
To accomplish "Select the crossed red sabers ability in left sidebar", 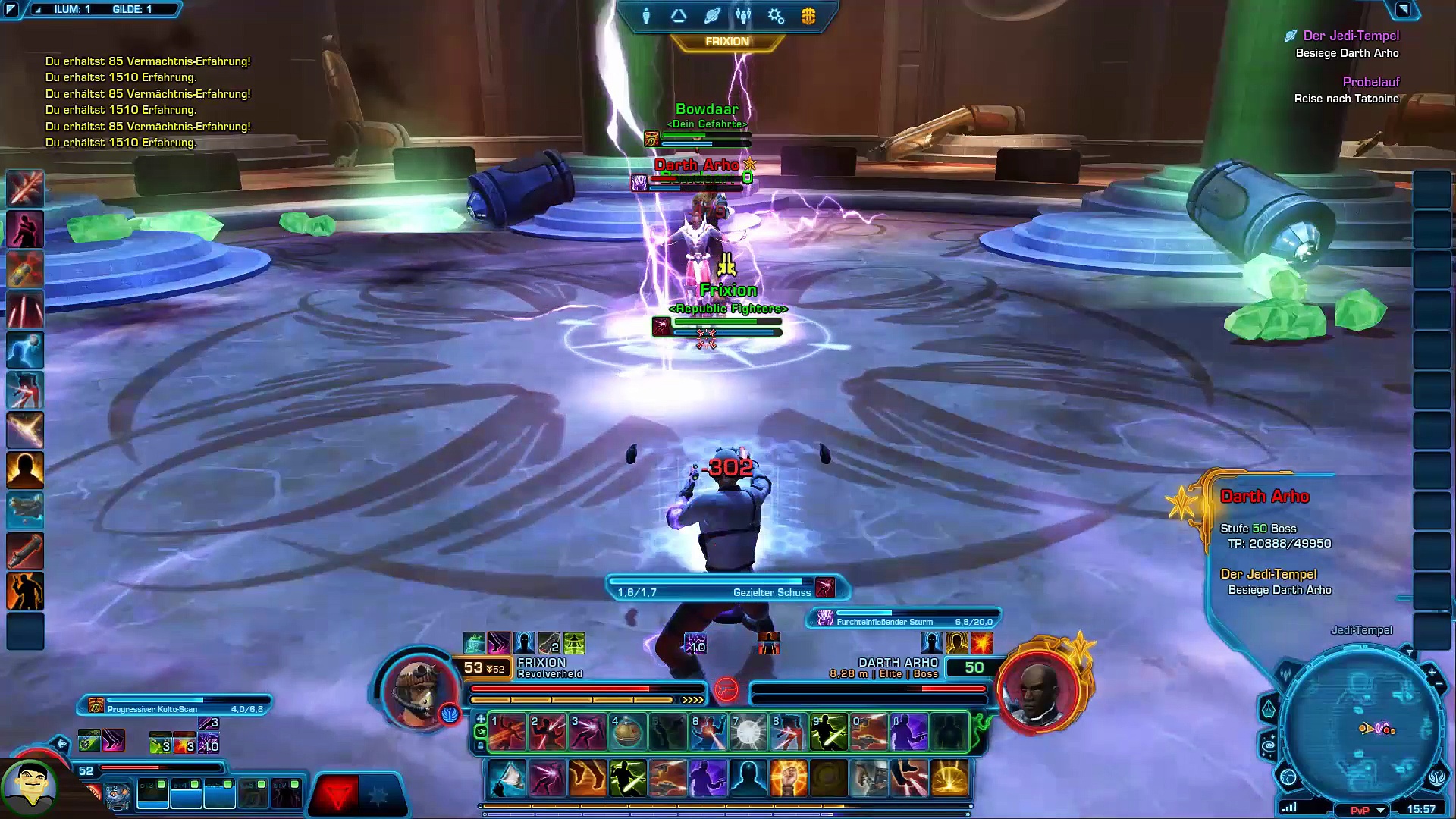I will tap(25, 189).
